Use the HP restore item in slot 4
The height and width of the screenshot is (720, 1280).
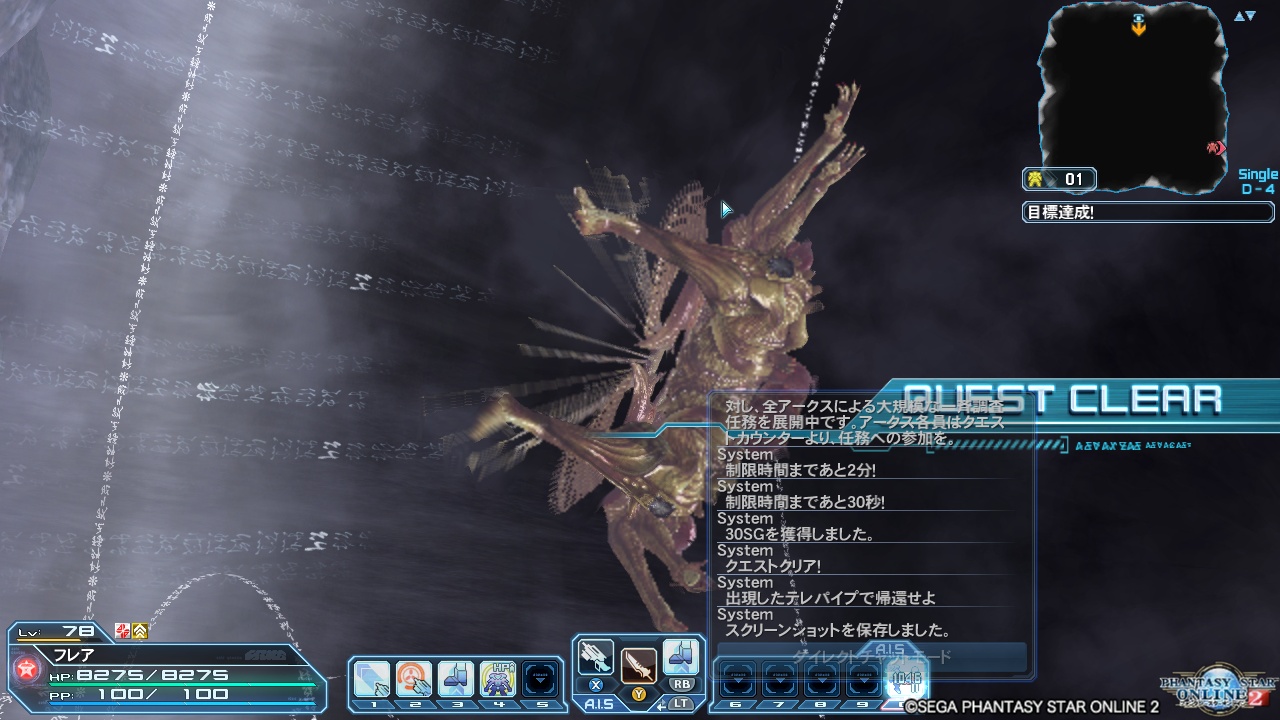[x=497, y=678]
